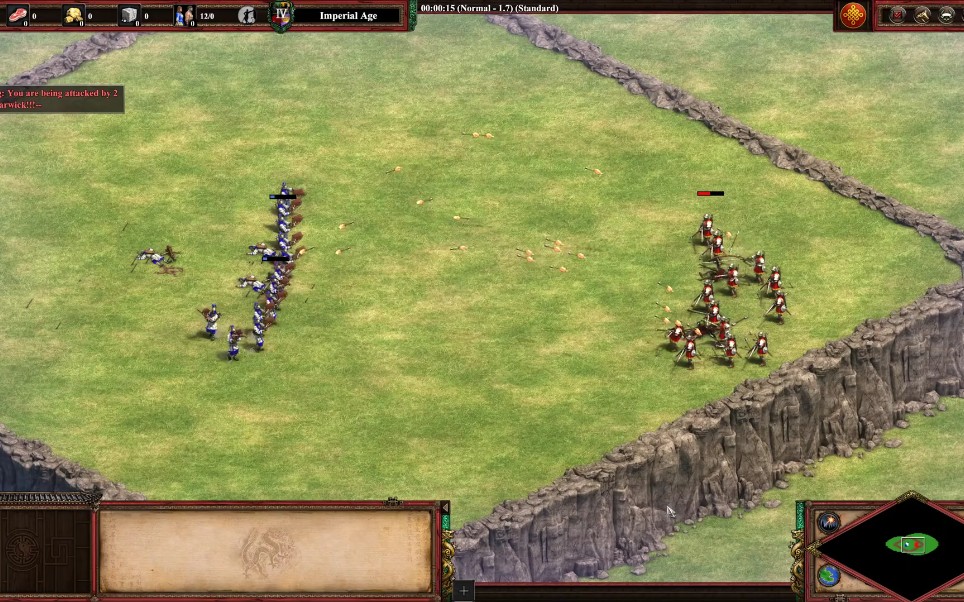Open the civilization emblem with gold knot

coord(853,15)
